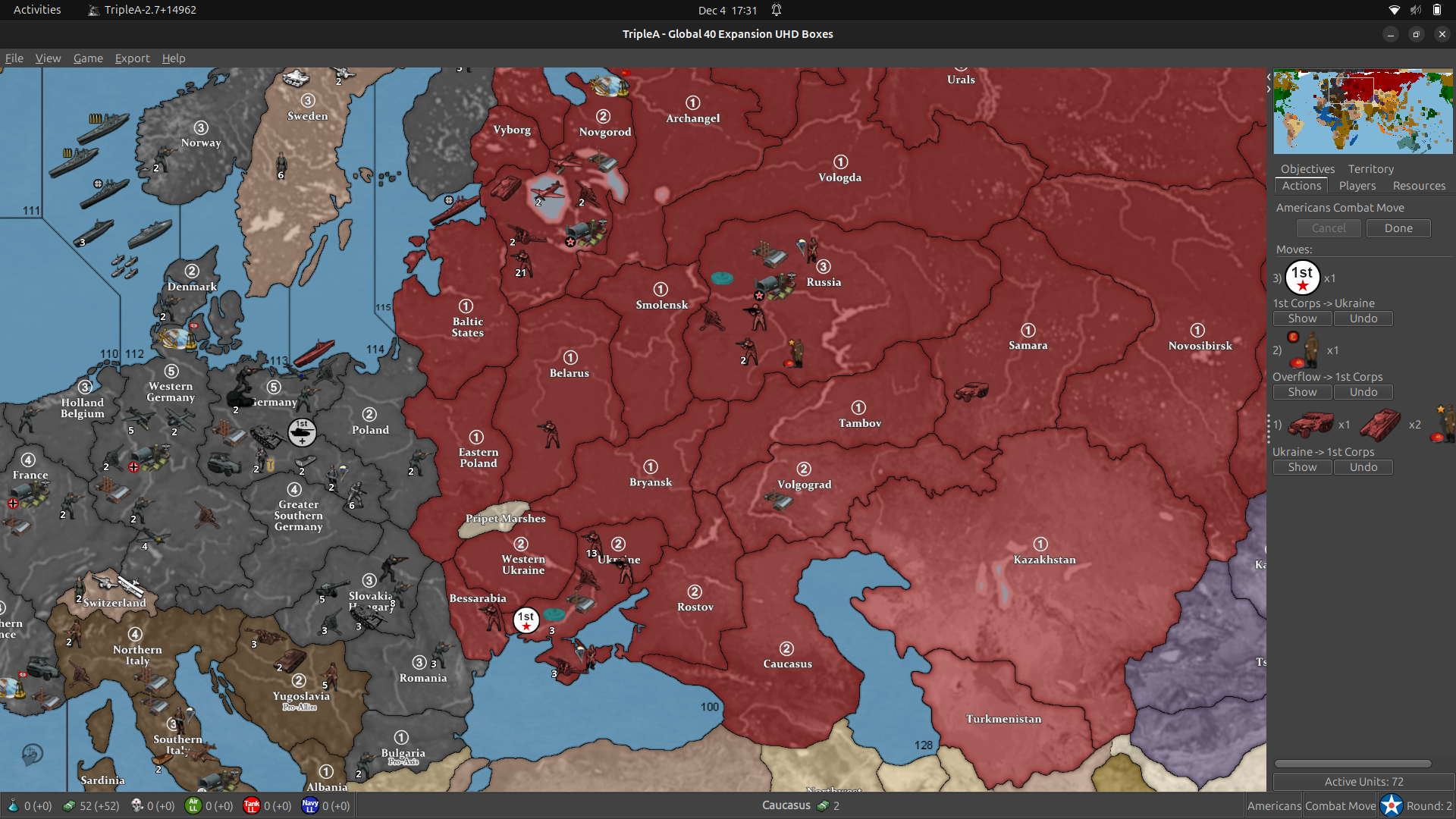Click the horizontal scrollbar above Active Units
Image resolution: width=1456 pixels, height=819 pixels.
1354,764
